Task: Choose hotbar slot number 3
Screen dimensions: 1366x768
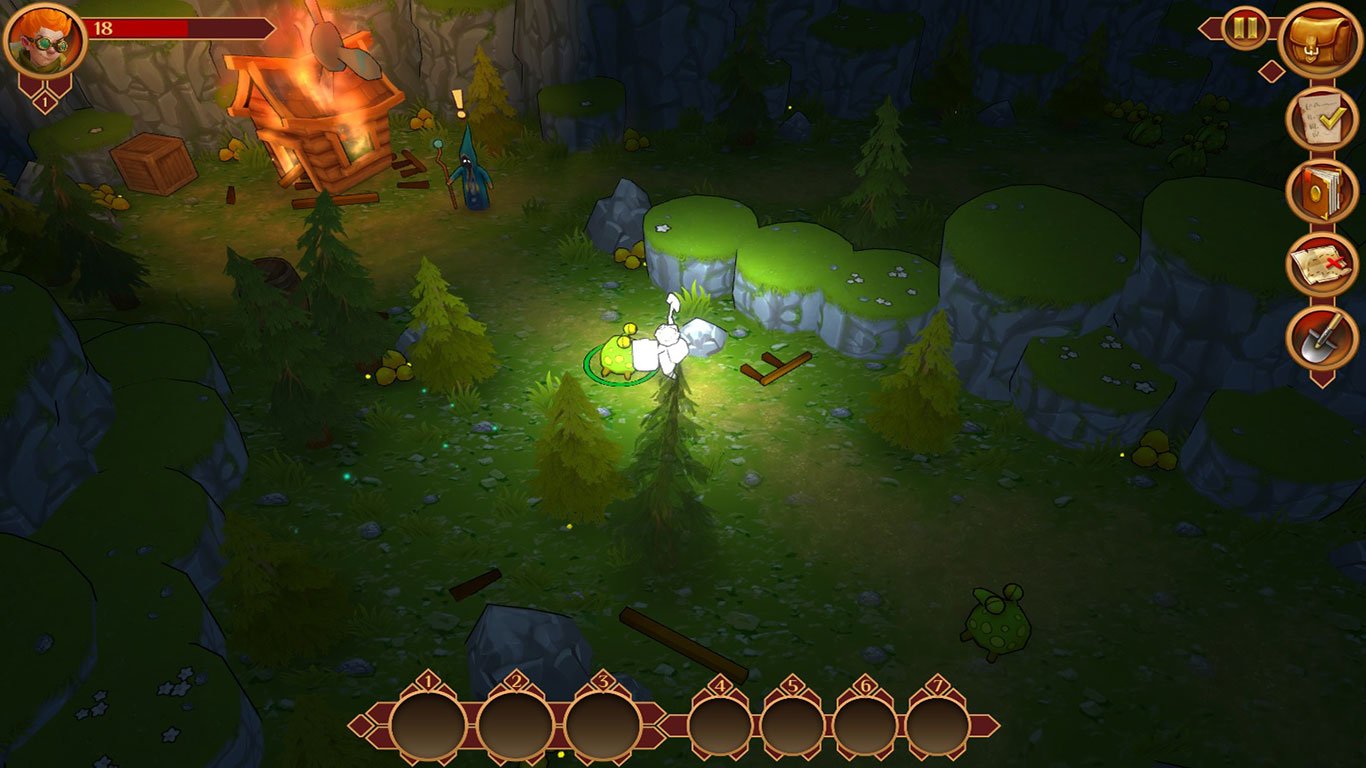Action: [602, 726]
